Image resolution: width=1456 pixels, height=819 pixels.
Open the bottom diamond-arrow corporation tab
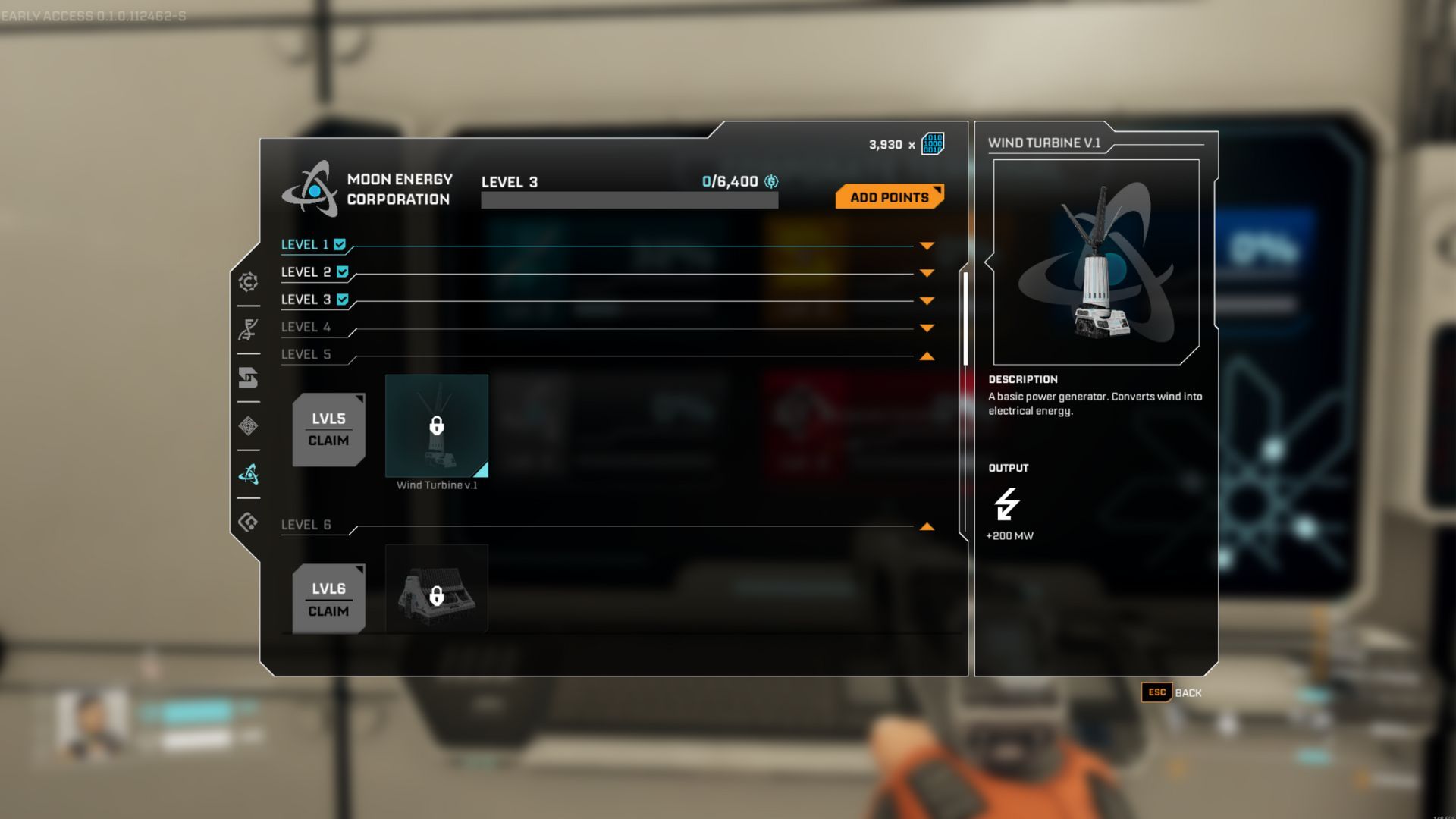(x=248, y=522)
